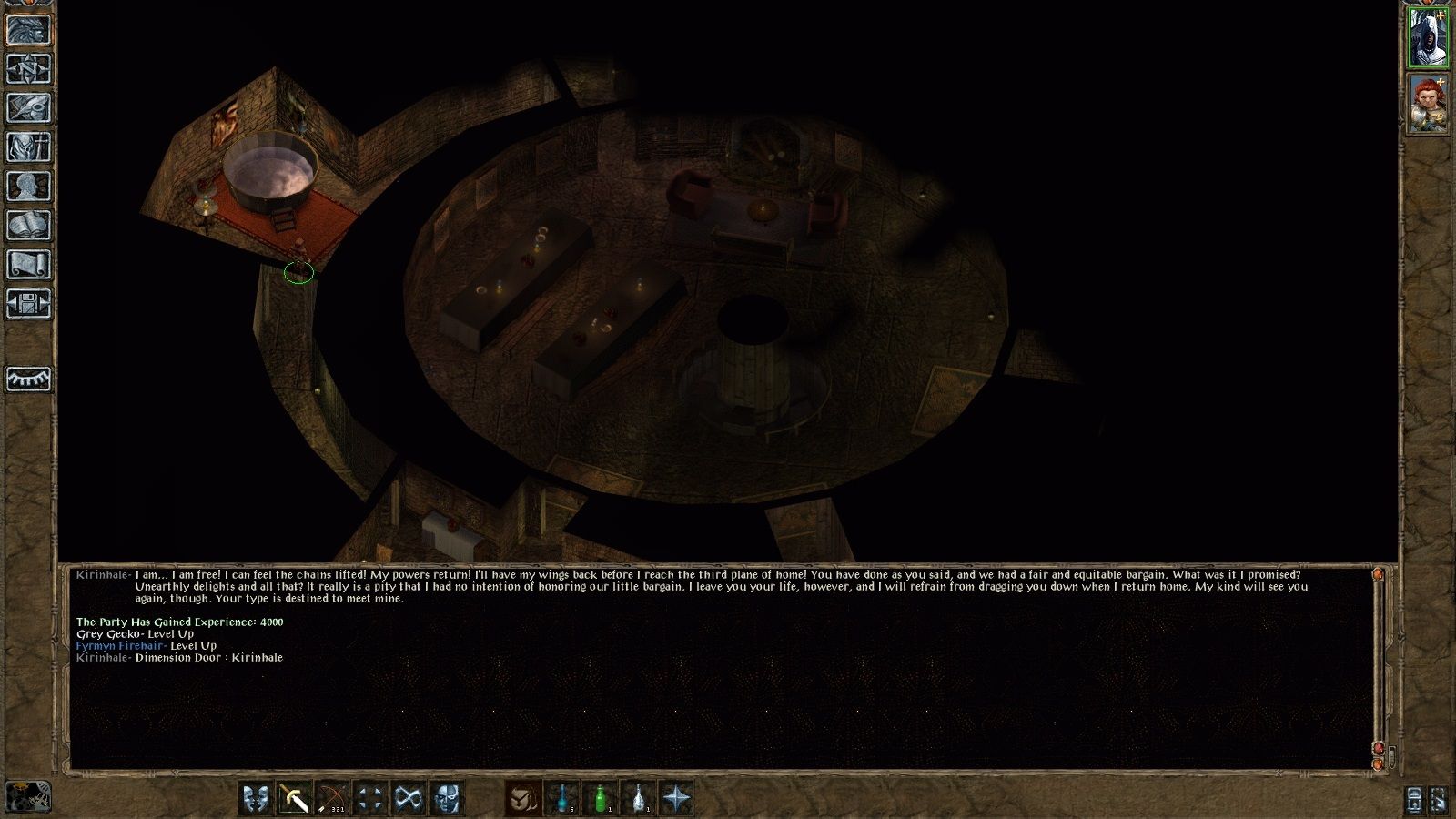Open the save and options floppy icon
1456x819 pixels.
[28, 303]
